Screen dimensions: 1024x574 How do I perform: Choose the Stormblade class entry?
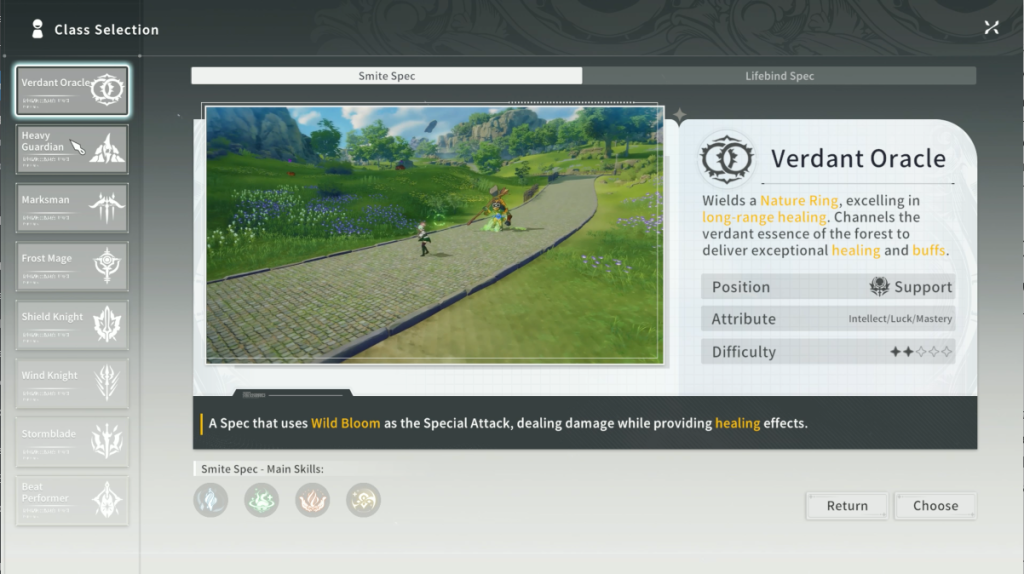(x=72, y=442)
